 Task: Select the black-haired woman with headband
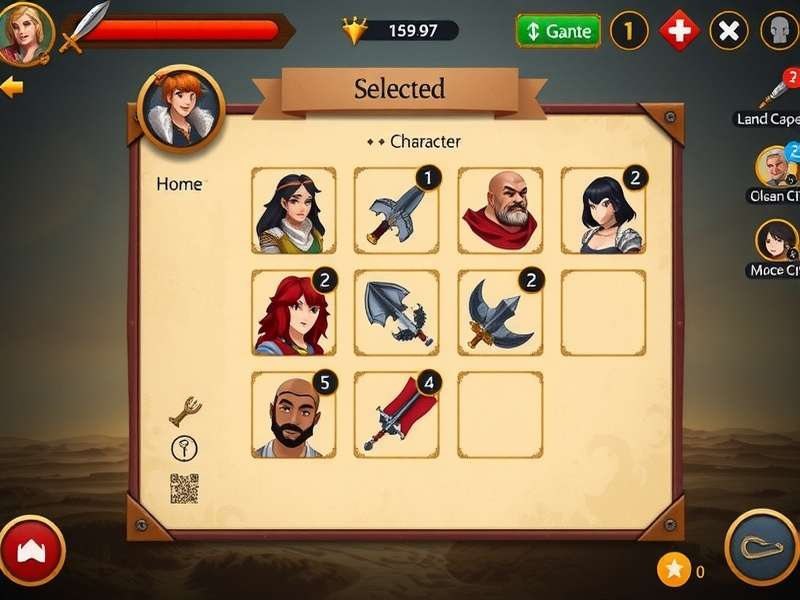click(293, 210)
